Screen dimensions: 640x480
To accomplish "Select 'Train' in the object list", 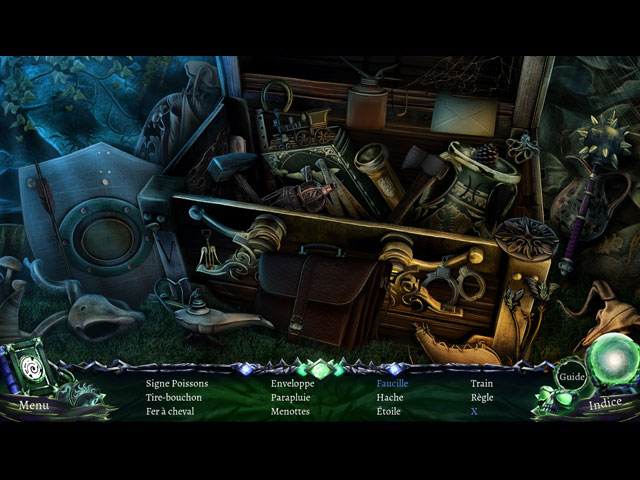I will click(x=482, y=383).
